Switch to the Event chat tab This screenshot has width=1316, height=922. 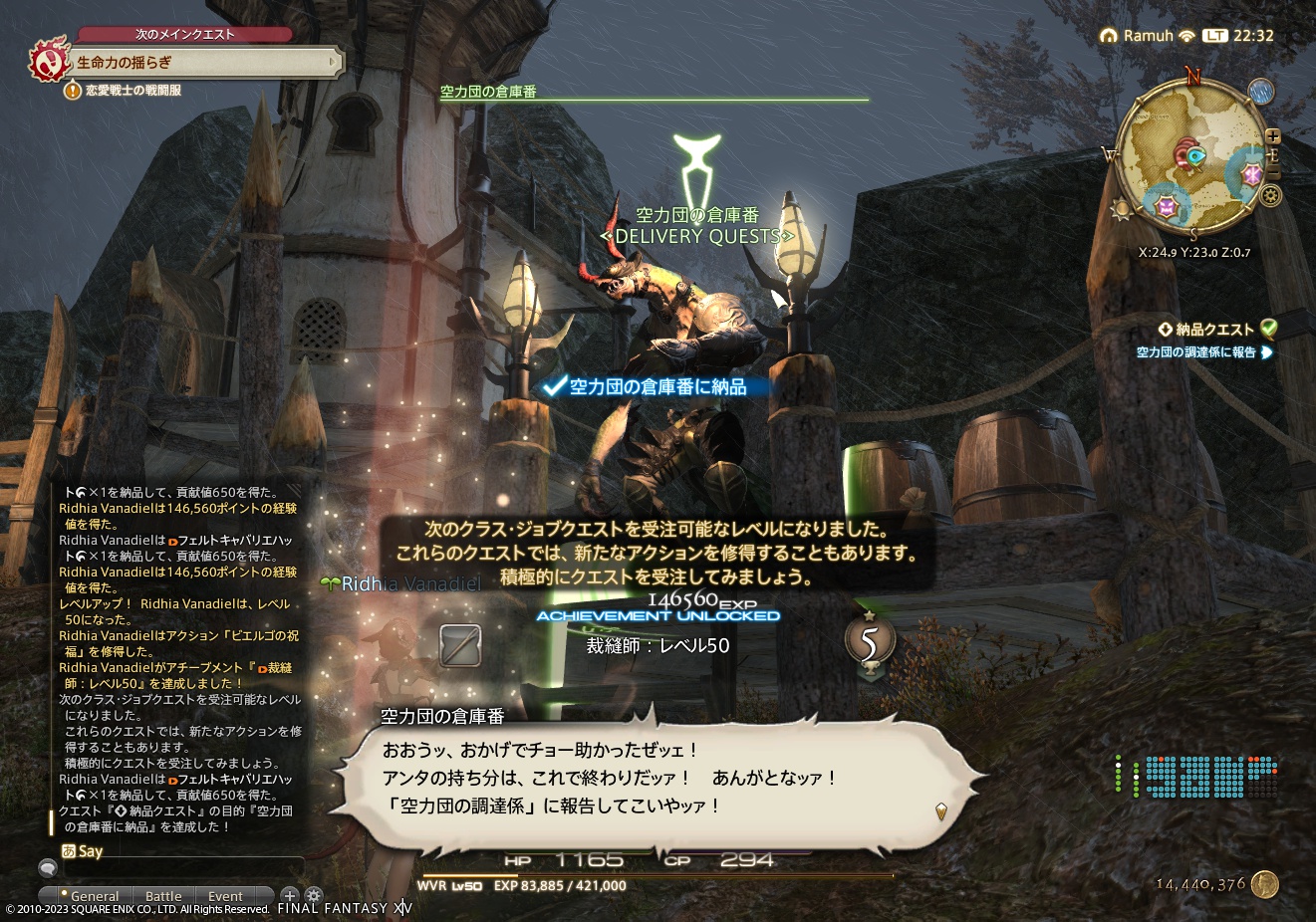(225, 896)
